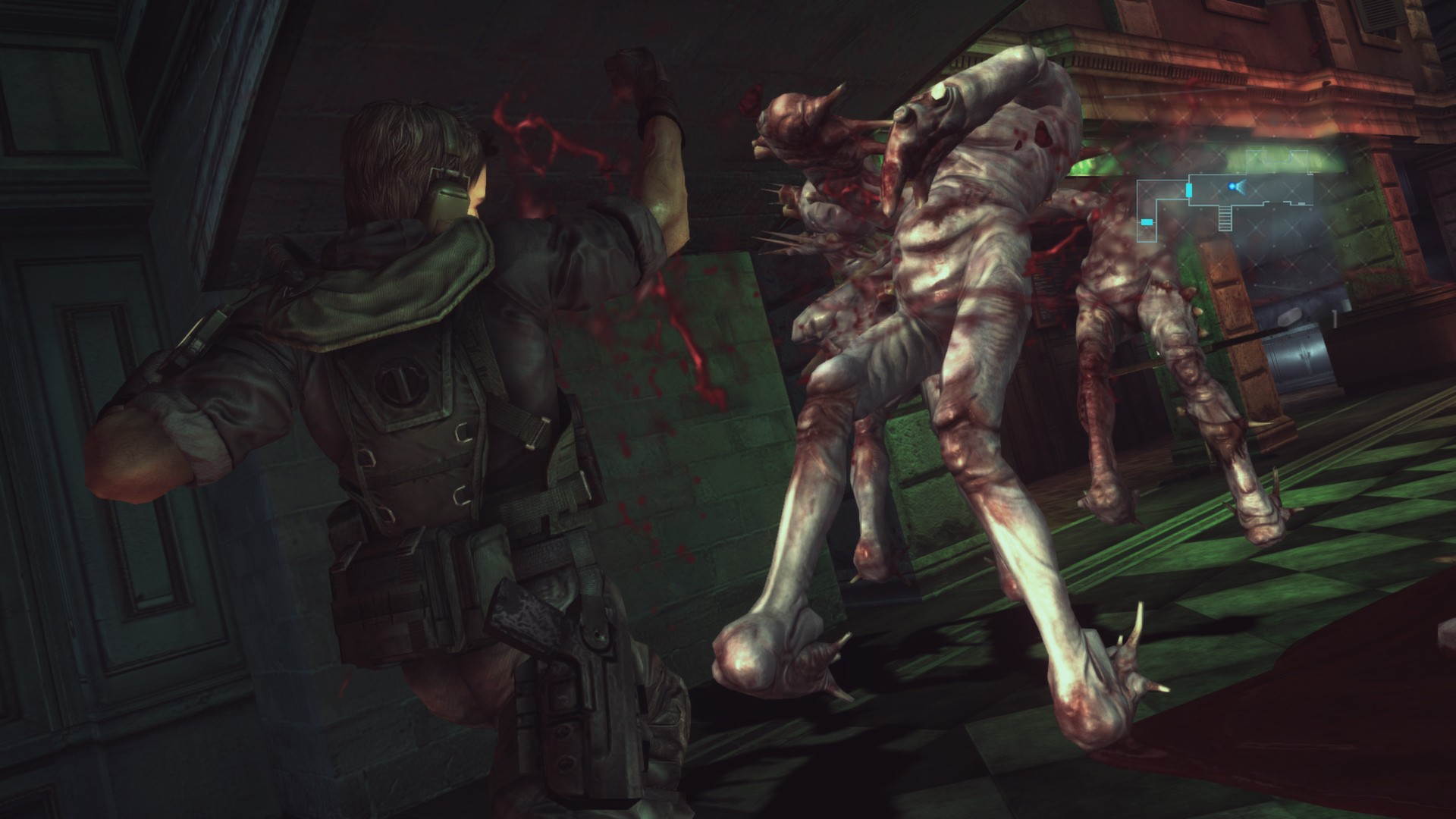Click the glowing blue dot representing the player
This screenshot has height=819, width=1456.
click(x=1232, y=187)
